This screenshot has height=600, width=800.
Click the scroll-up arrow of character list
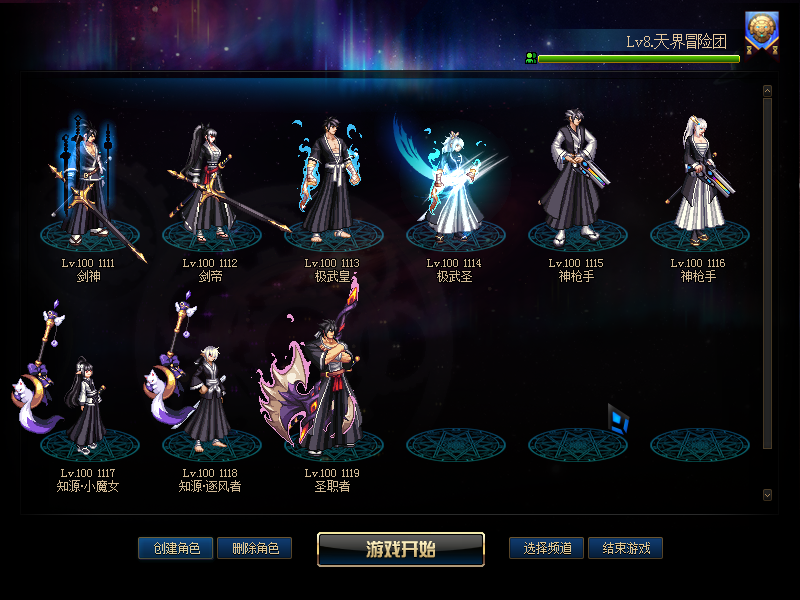pyautogui.click(x=767, y=91)
